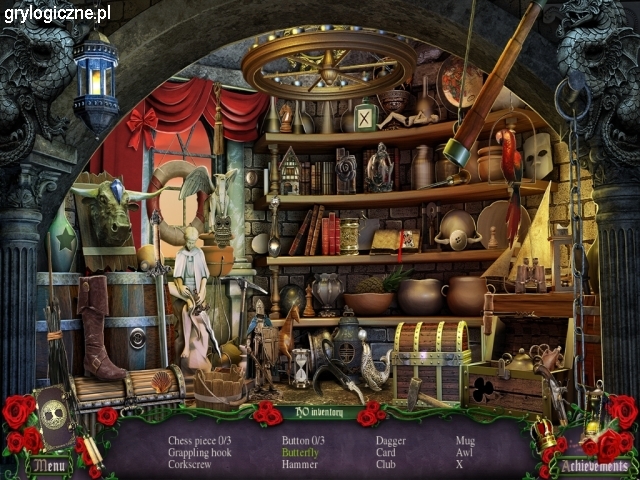Switch using the HO inventory tab
Screen dimensions: 640x480
[x=319, y=411]
